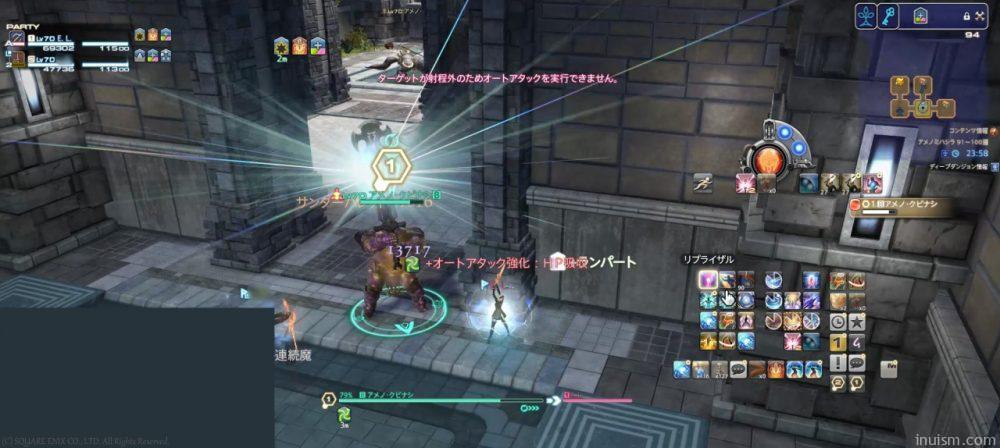Activate the highlighted Reprisal hotbar action
The image size is (1000, 448).
[708, 280]
